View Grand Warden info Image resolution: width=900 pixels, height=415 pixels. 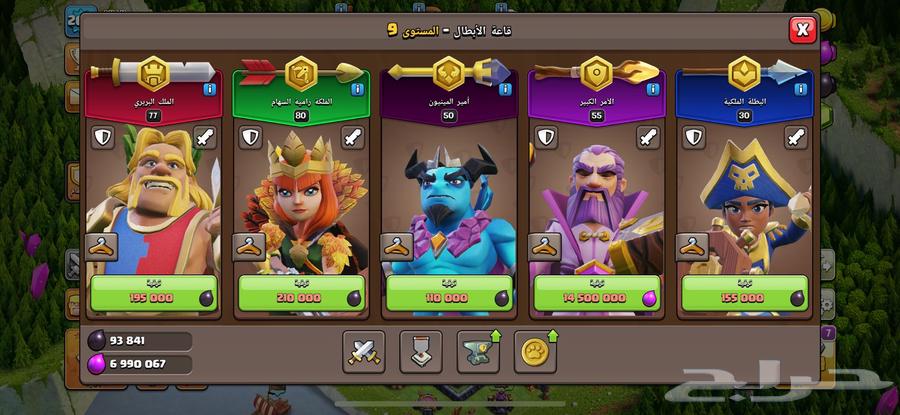652,90
